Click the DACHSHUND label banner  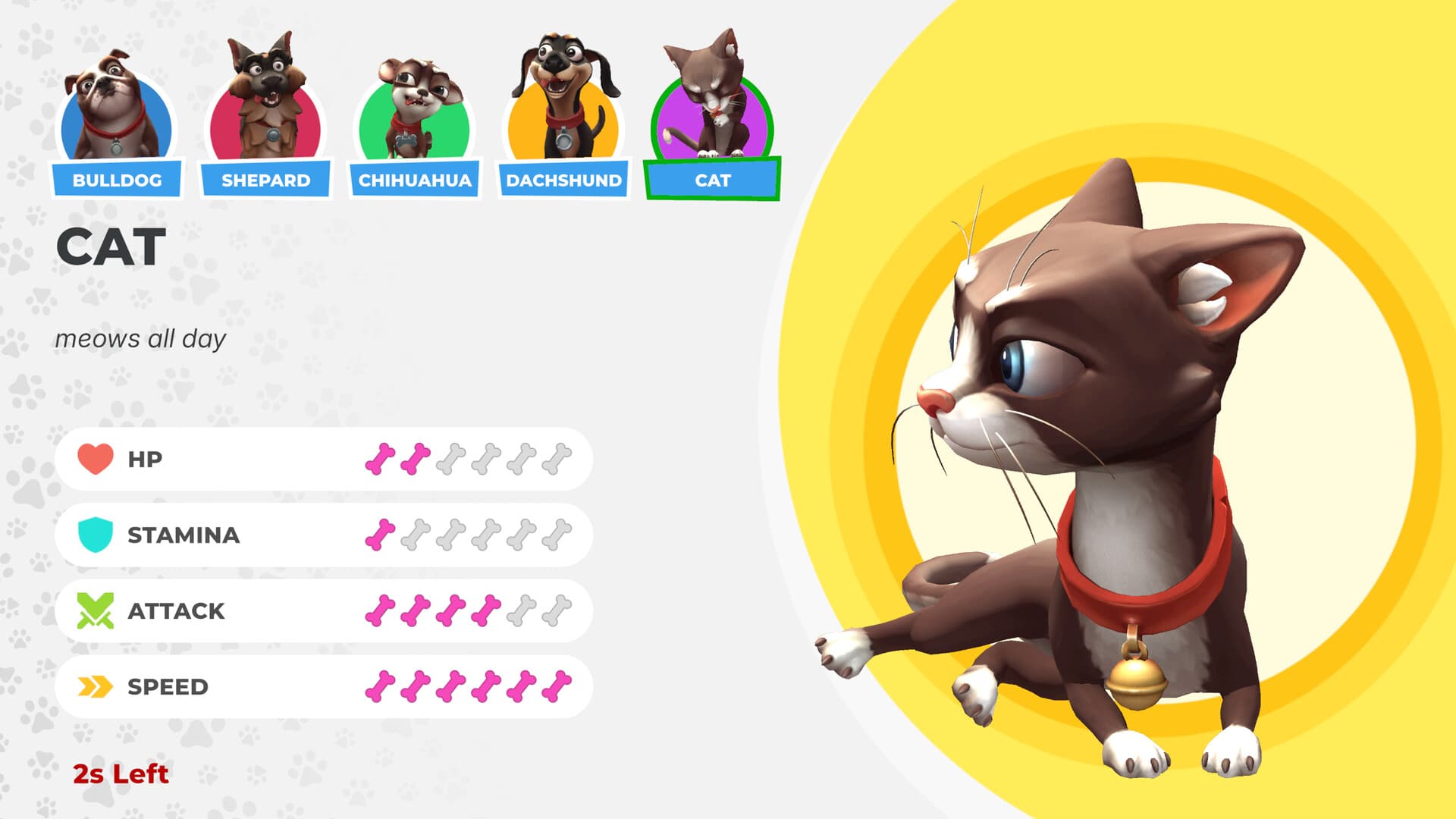point(564,180)
